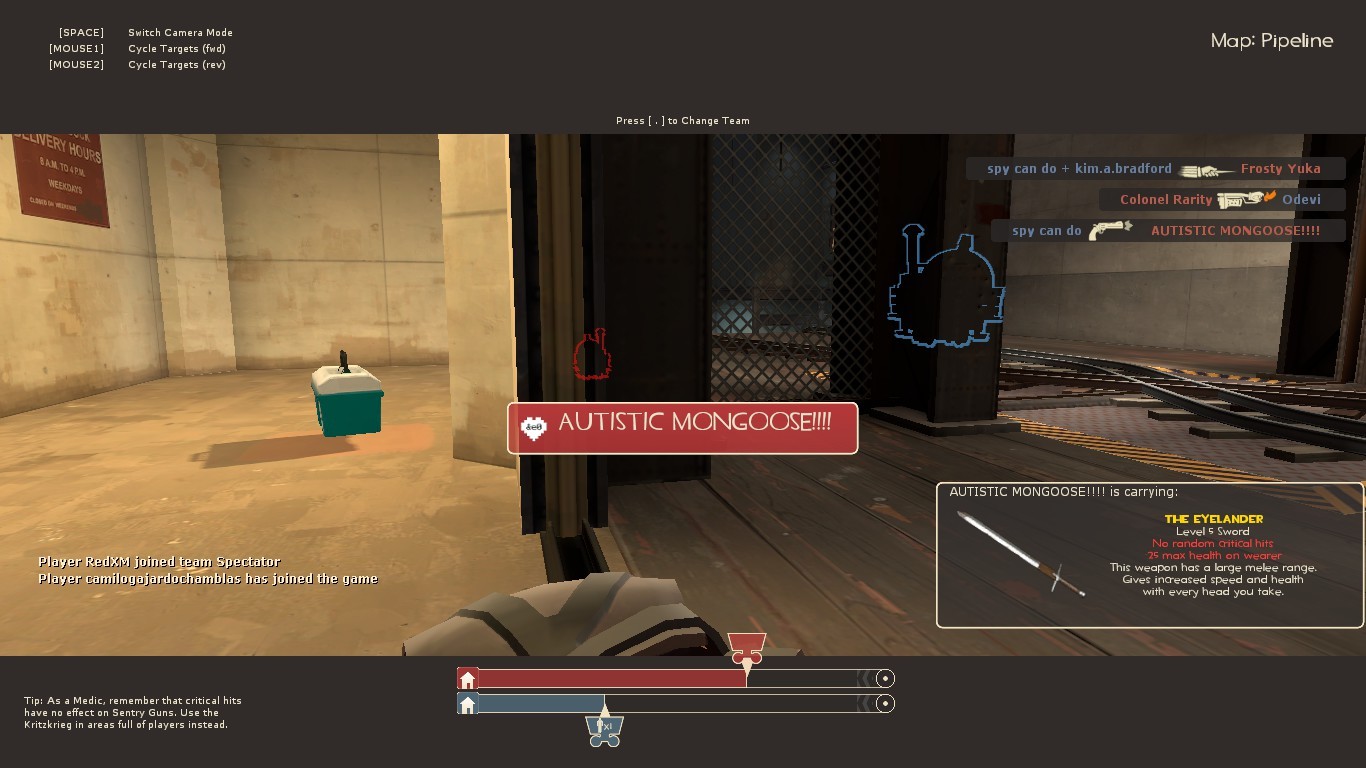
Task: Select the Cycle Targets (fwd) keybind entry
Action: [x=177, y=48]
